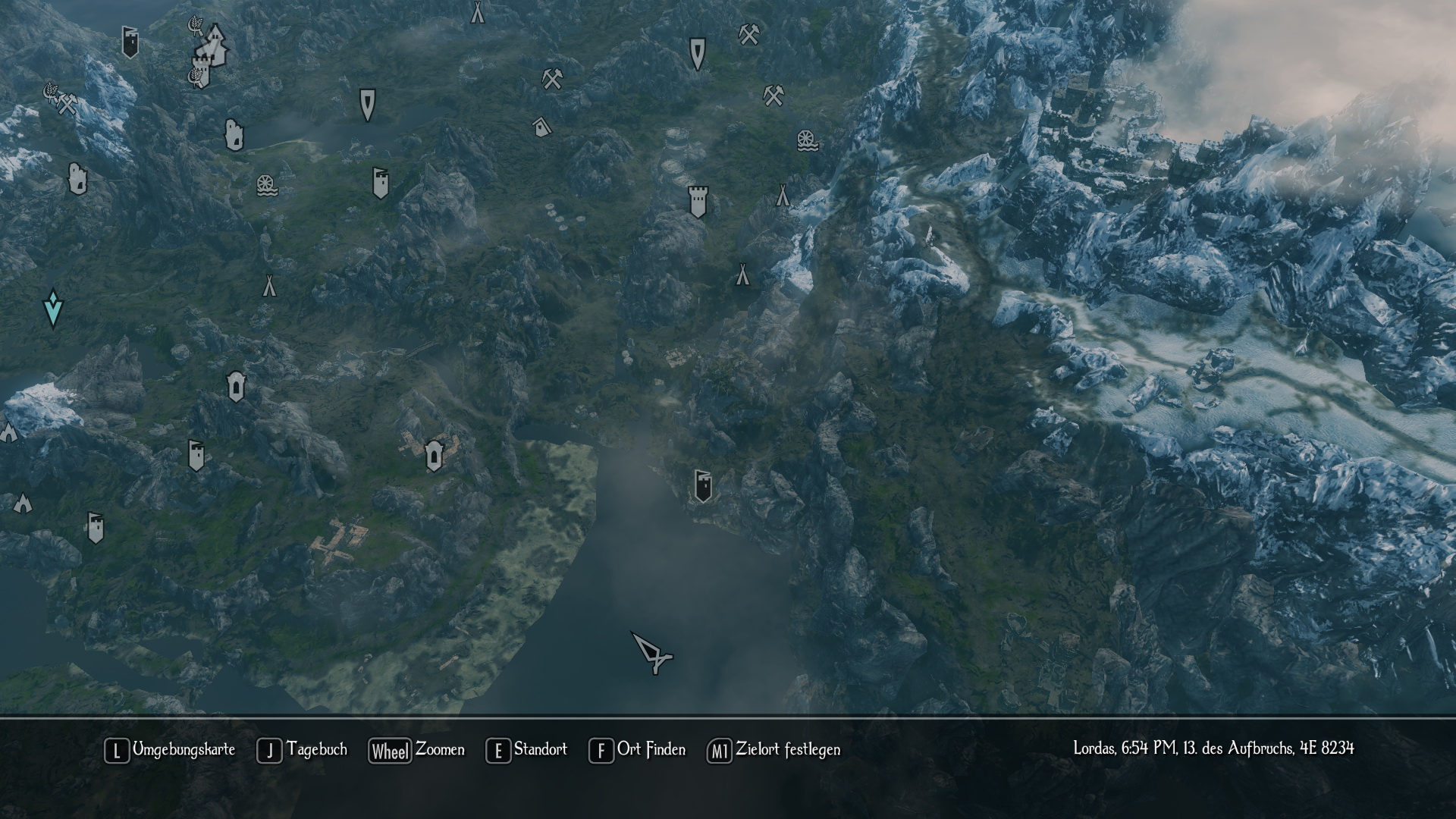Image resolution: width=1456 pixels, height=819 pixels.
Task: Center map on Standort
Action: click(x=528, y=750)
